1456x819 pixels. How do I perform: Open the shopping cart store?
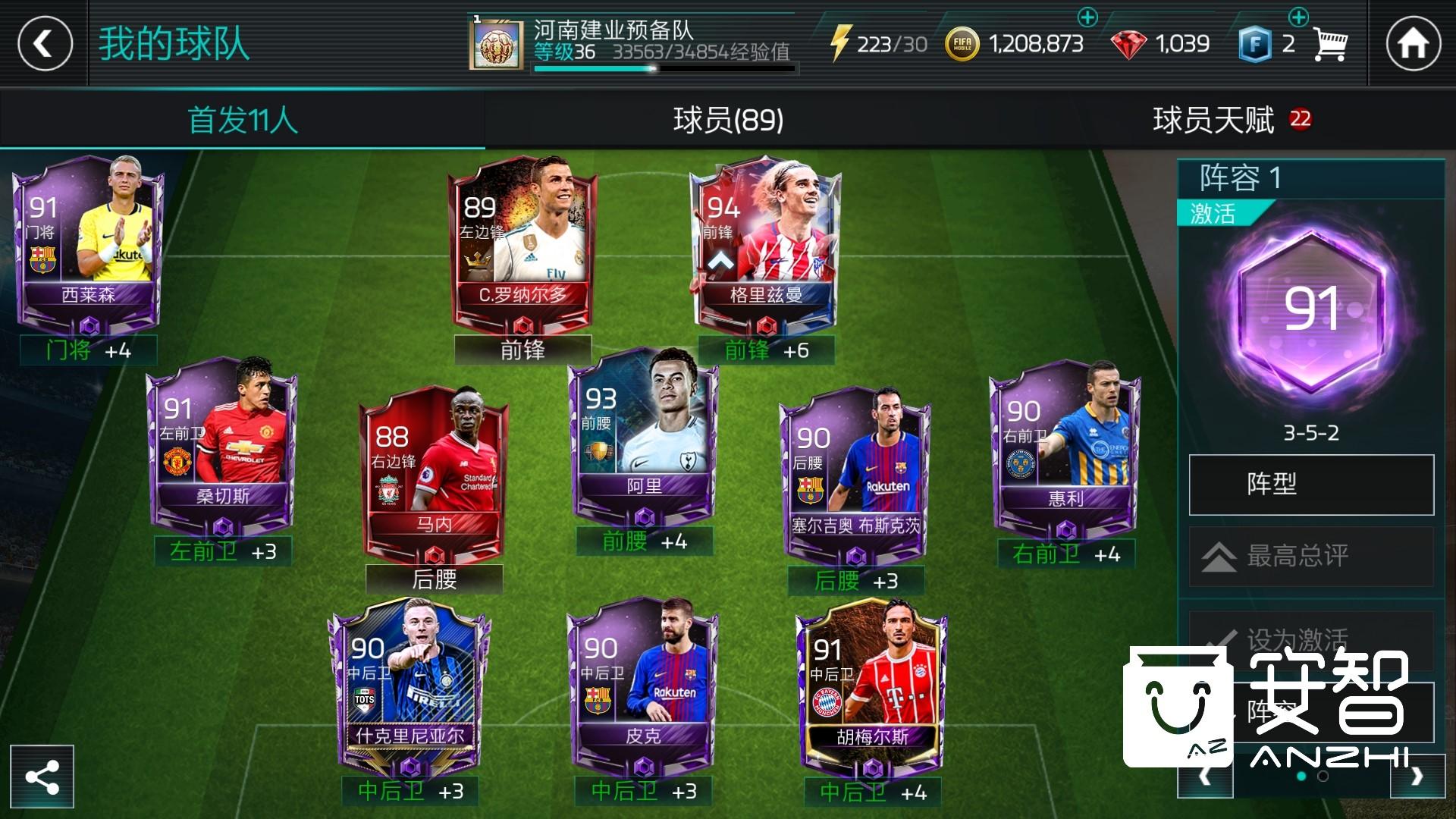click(1330, 44)
